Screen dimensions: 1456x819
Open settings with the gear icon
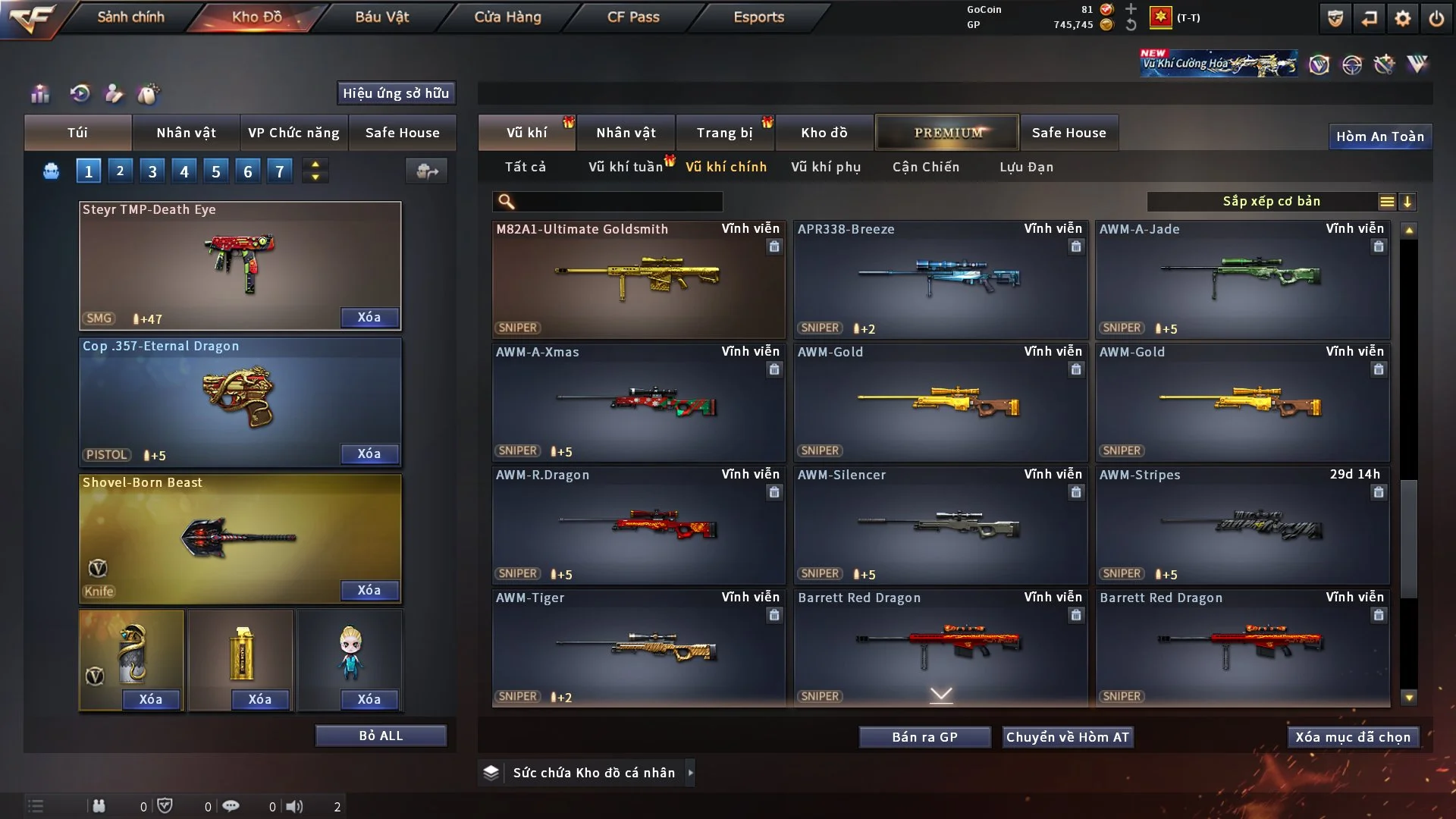pos(1402,18)
